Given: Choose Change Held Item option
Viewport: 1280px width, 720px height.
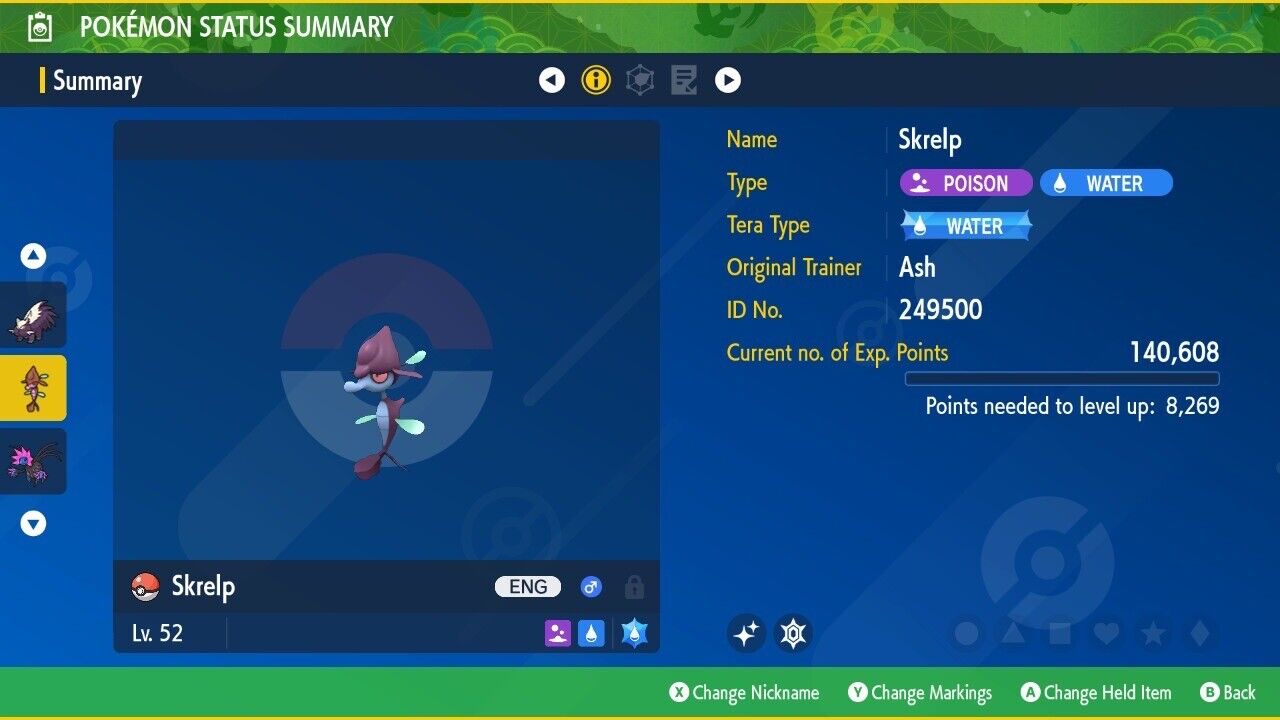Looking at the screenshot, I should pos(1095,693).
